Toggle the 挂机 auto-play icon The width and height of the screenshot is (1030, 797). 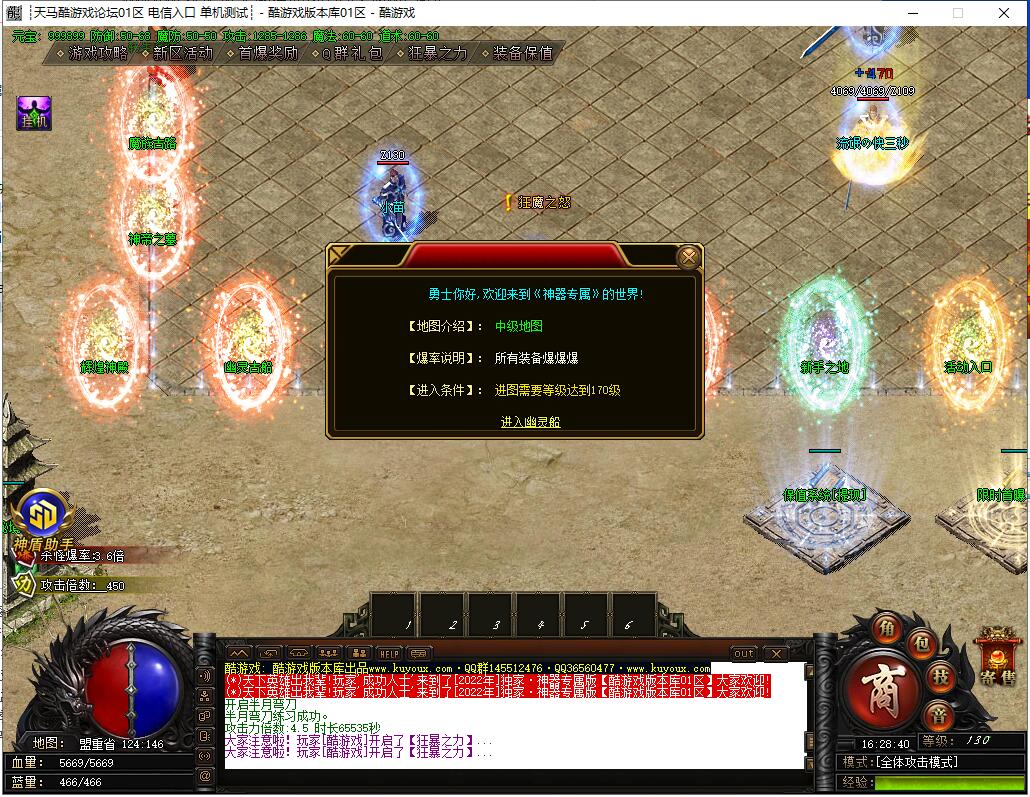(33, 113)
